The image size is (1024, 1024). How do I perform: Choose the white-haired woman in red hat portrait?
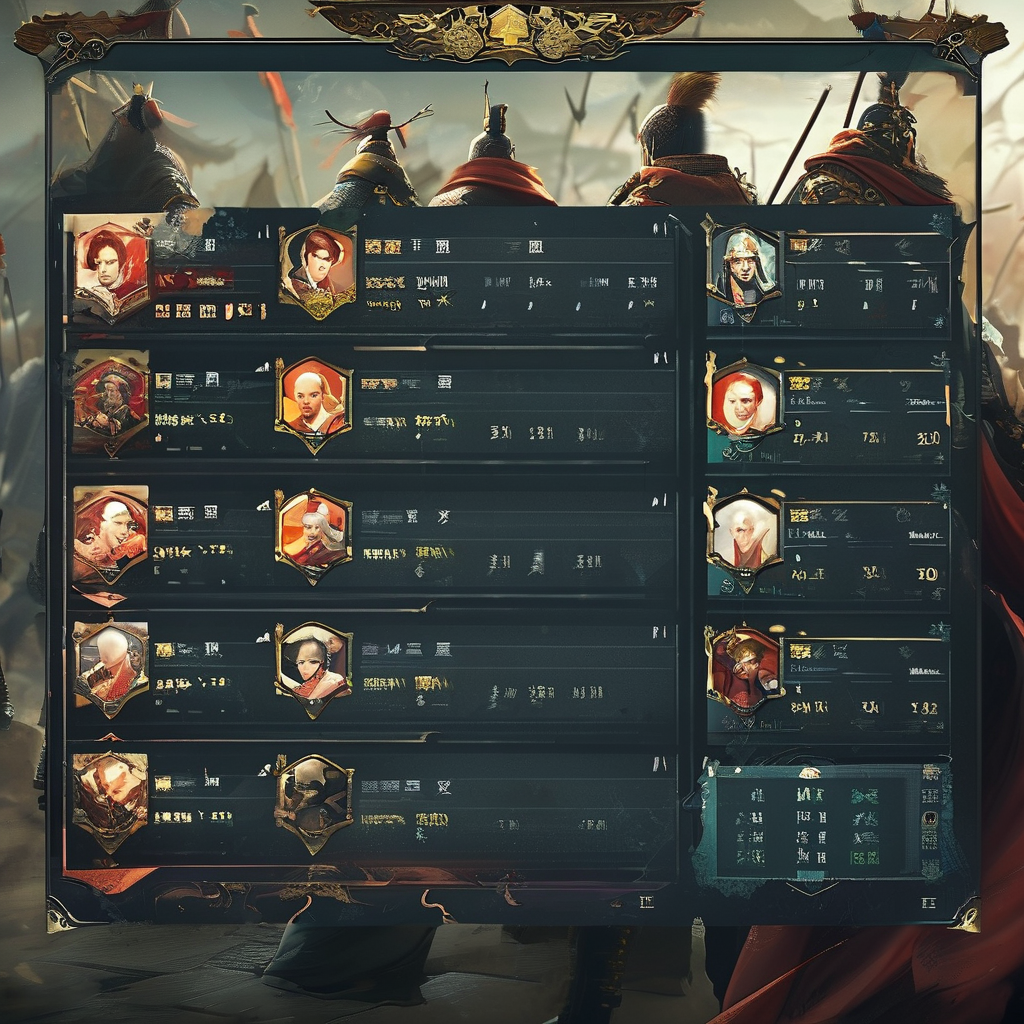313,535
